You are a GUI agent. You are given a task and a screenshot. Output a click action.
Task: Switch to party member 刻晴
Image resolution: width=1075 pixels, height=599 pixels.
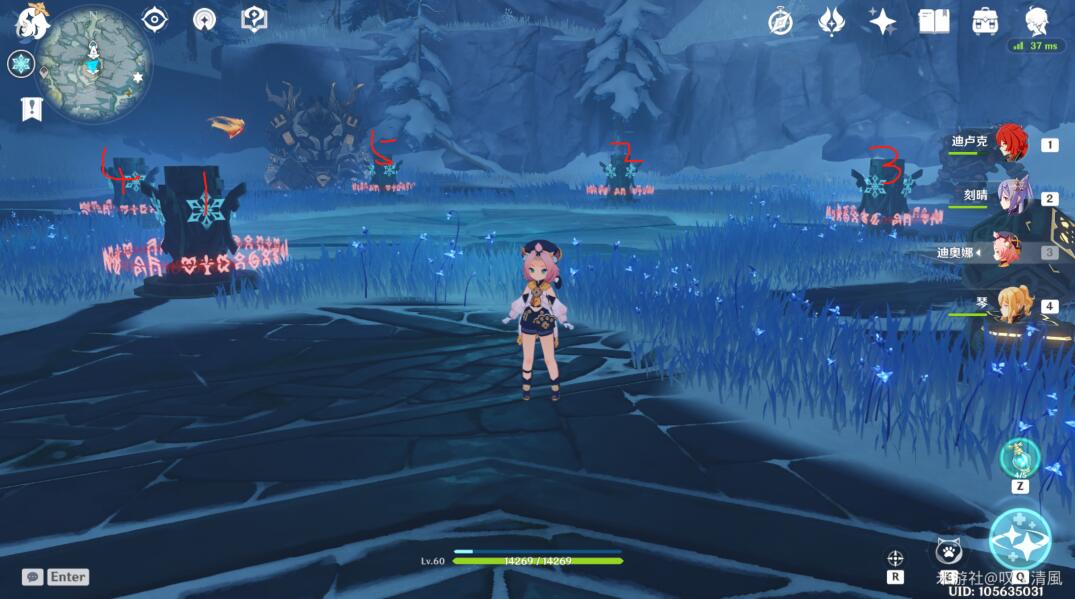[x=1008, y=197]
